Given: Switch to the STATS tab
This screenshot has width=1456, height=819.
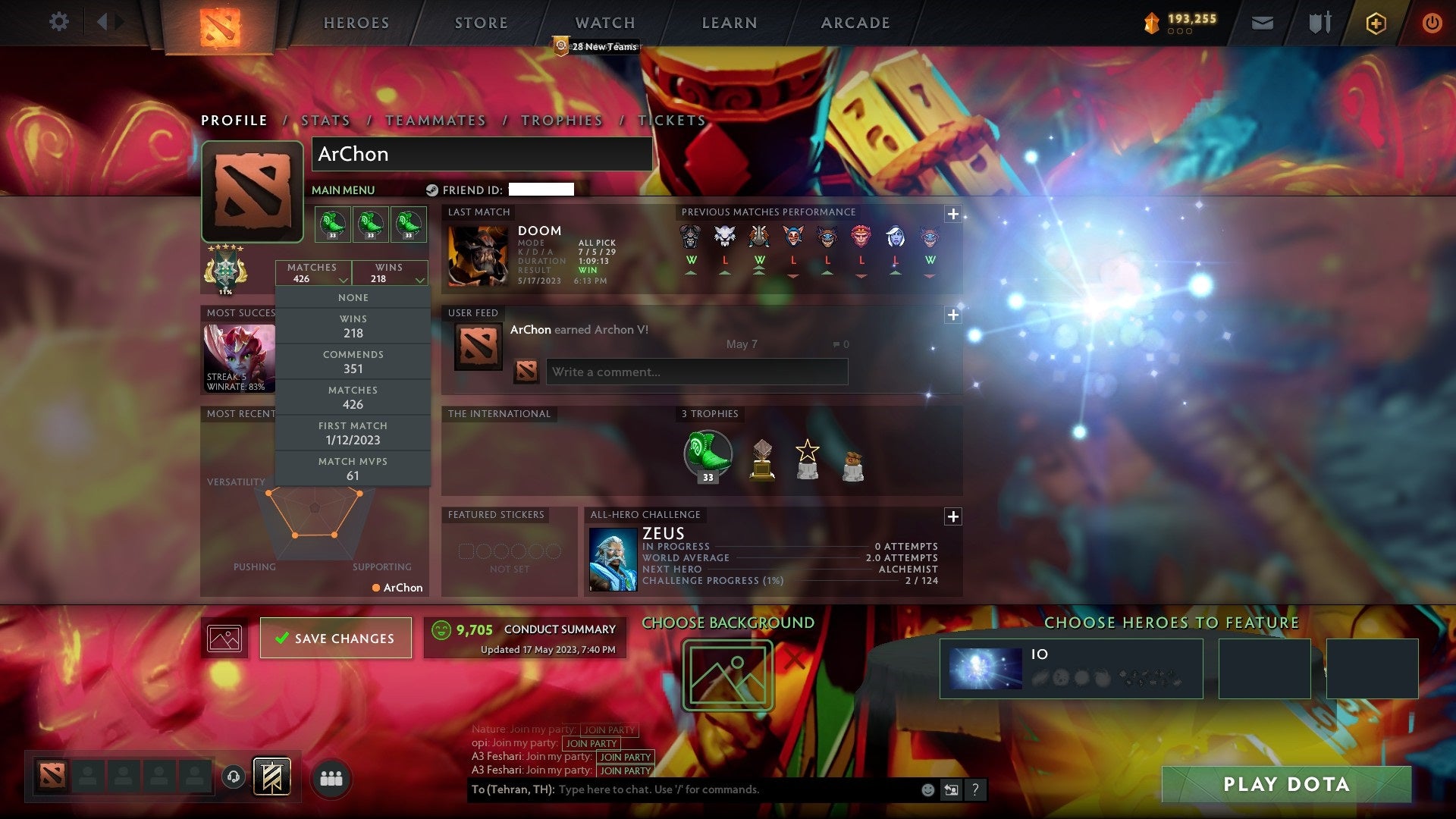Looking at the screenshot, I should click(x=325, y=120).
